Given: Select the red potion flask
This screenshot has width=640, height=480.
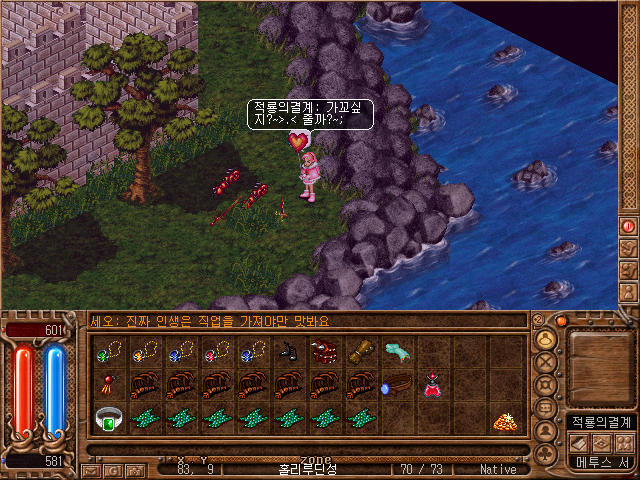Looking at the screenshot, I should click(433, 386).
